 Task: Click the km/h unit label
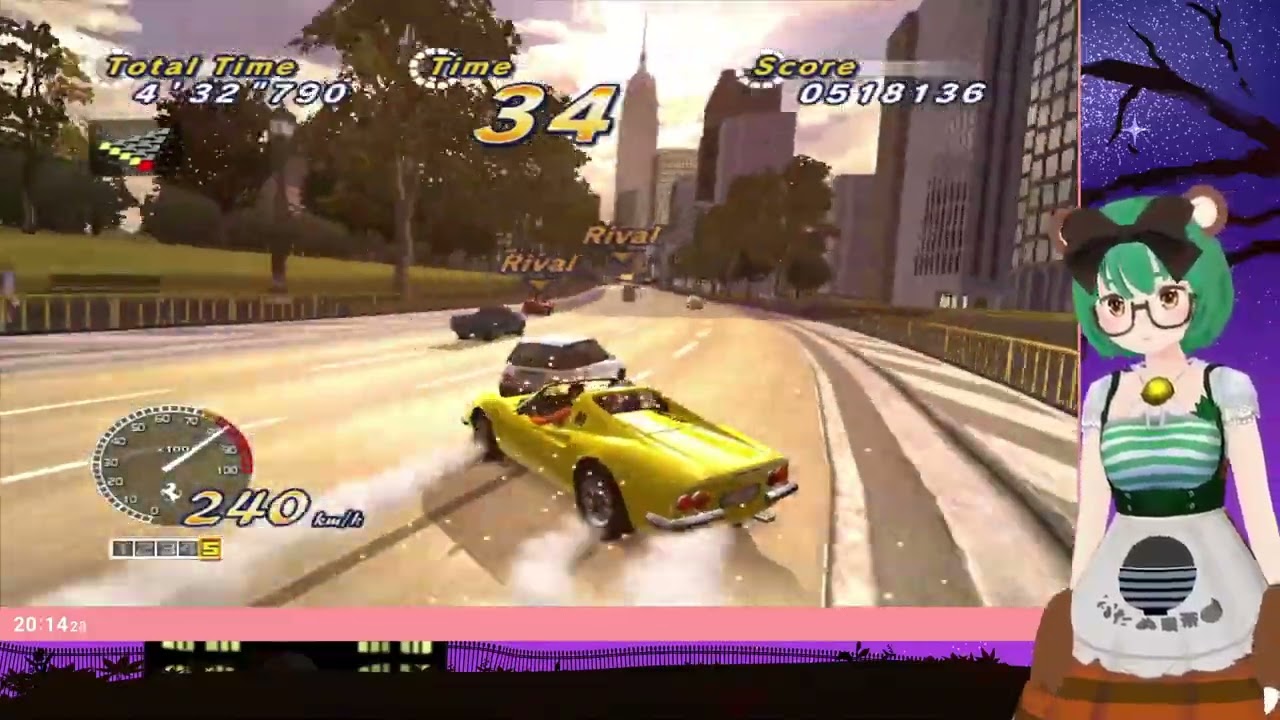[339, 519]
